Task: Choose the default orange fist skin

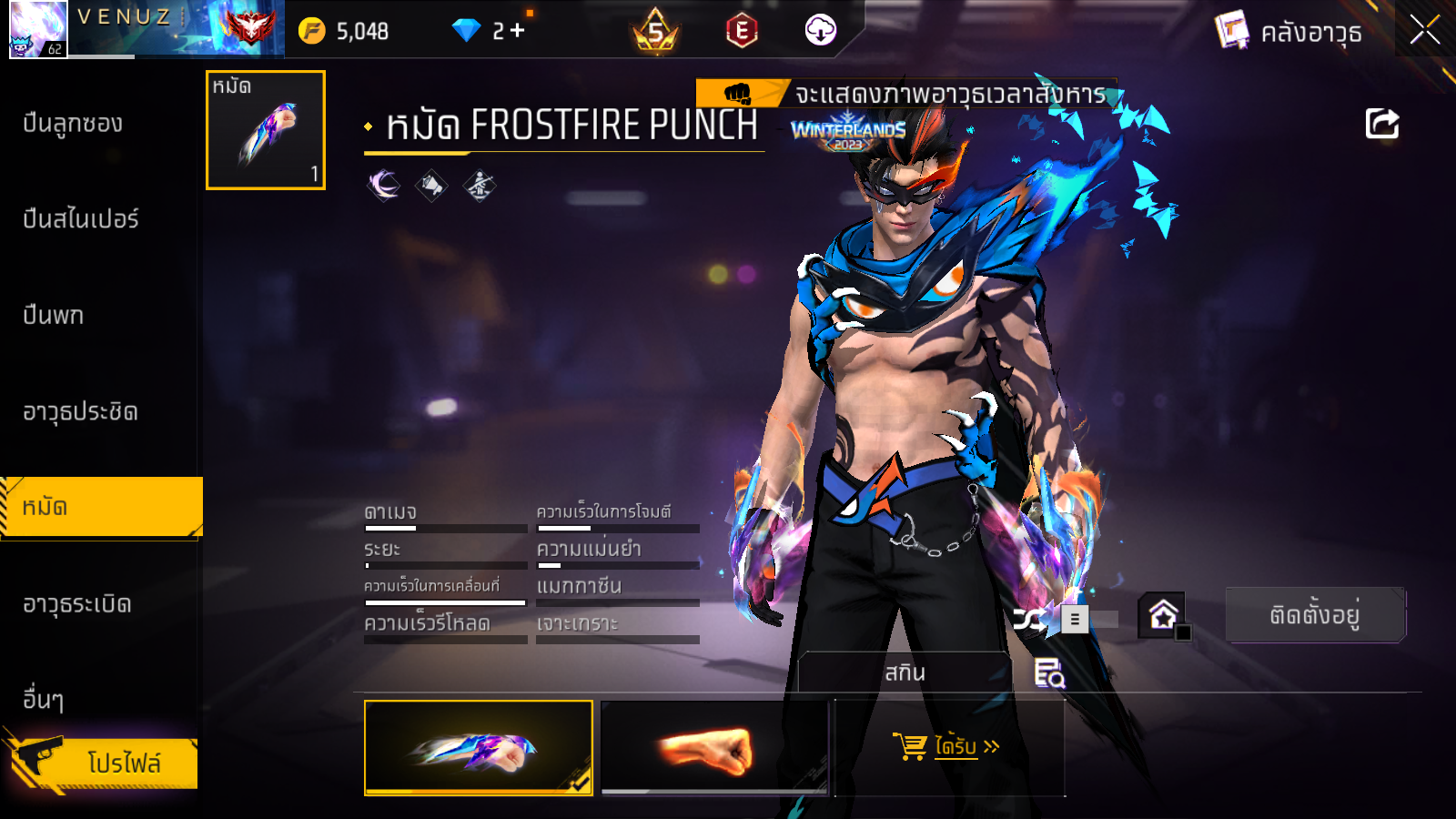Action: 714,748
